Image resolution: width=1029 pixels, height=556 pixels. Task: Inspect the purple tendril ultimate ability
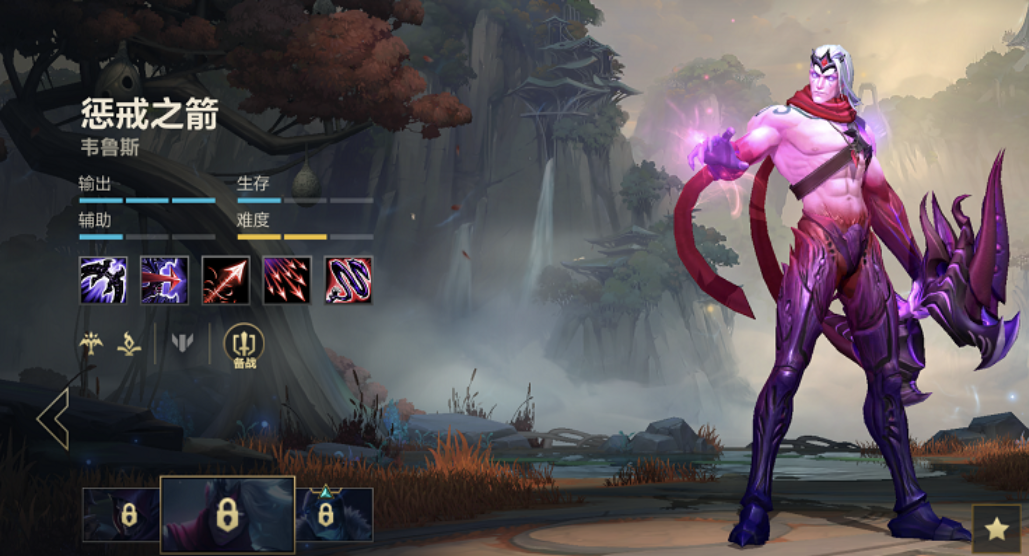[x=348, y=280]
